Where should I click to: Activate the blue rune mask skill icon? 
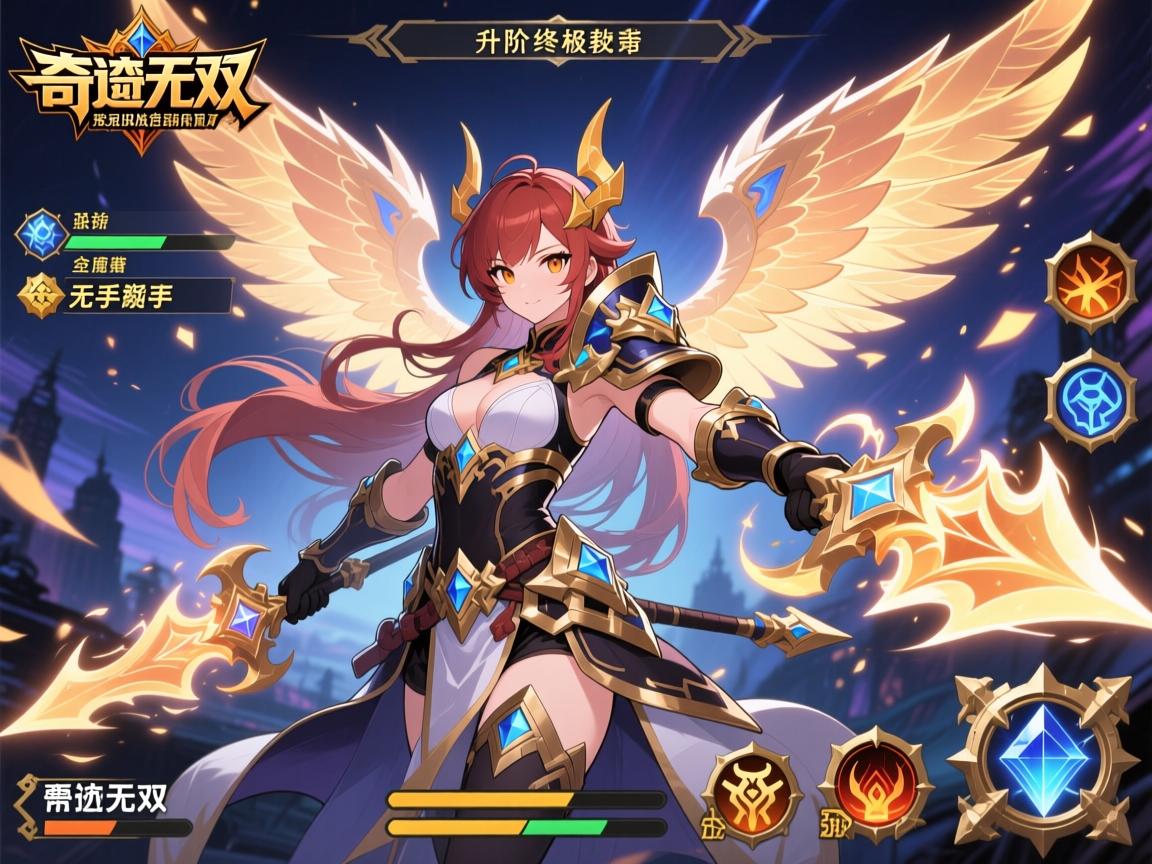(1090, 399)
